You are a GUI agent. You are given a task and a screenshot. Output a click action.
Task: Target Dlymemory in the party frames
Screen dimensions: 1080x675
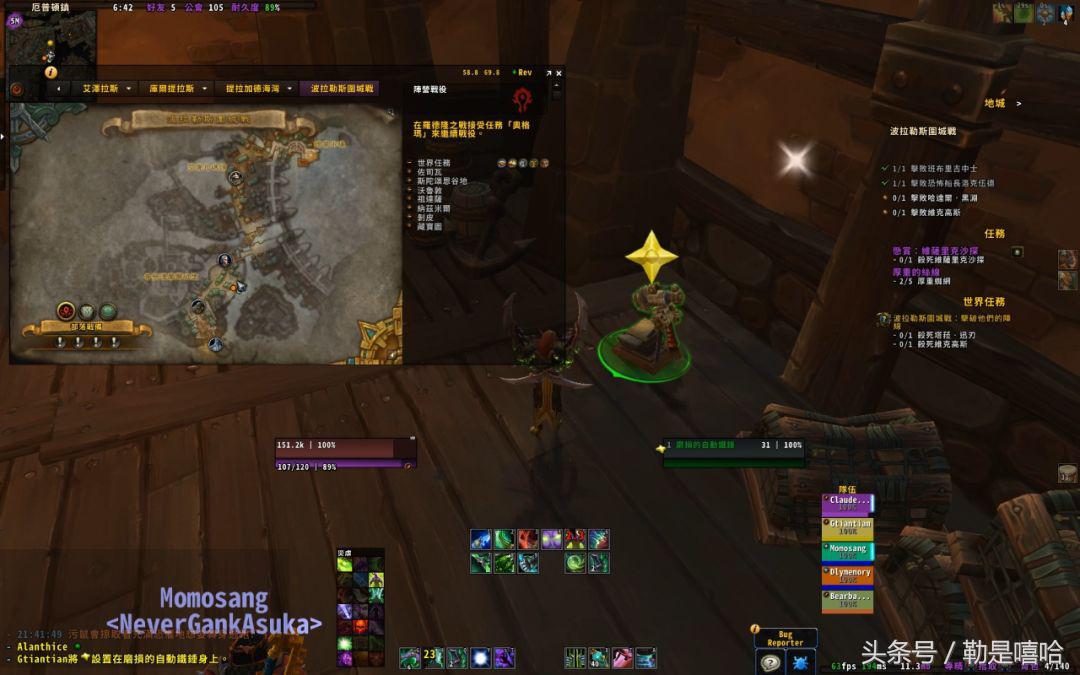coord(848,576)
